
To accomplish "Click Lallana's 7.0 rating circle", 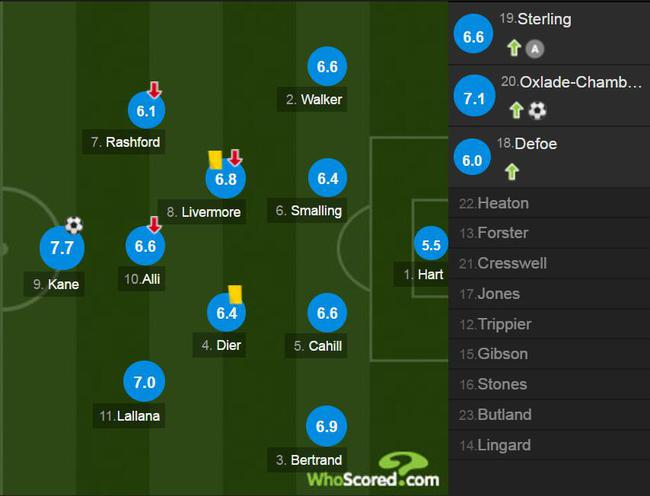I will (144, 382).
